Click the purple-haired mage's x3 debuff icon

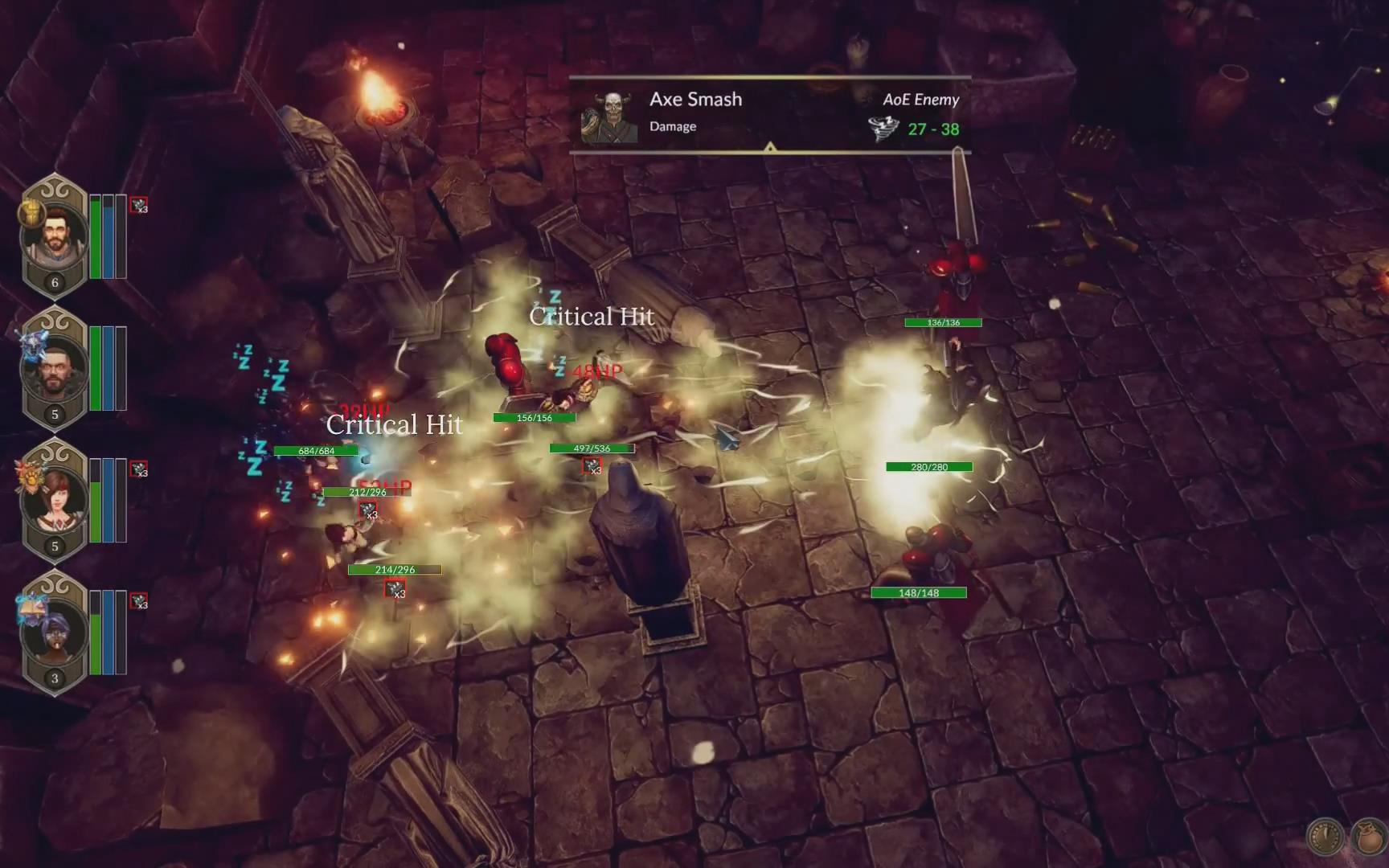(139, 601)
